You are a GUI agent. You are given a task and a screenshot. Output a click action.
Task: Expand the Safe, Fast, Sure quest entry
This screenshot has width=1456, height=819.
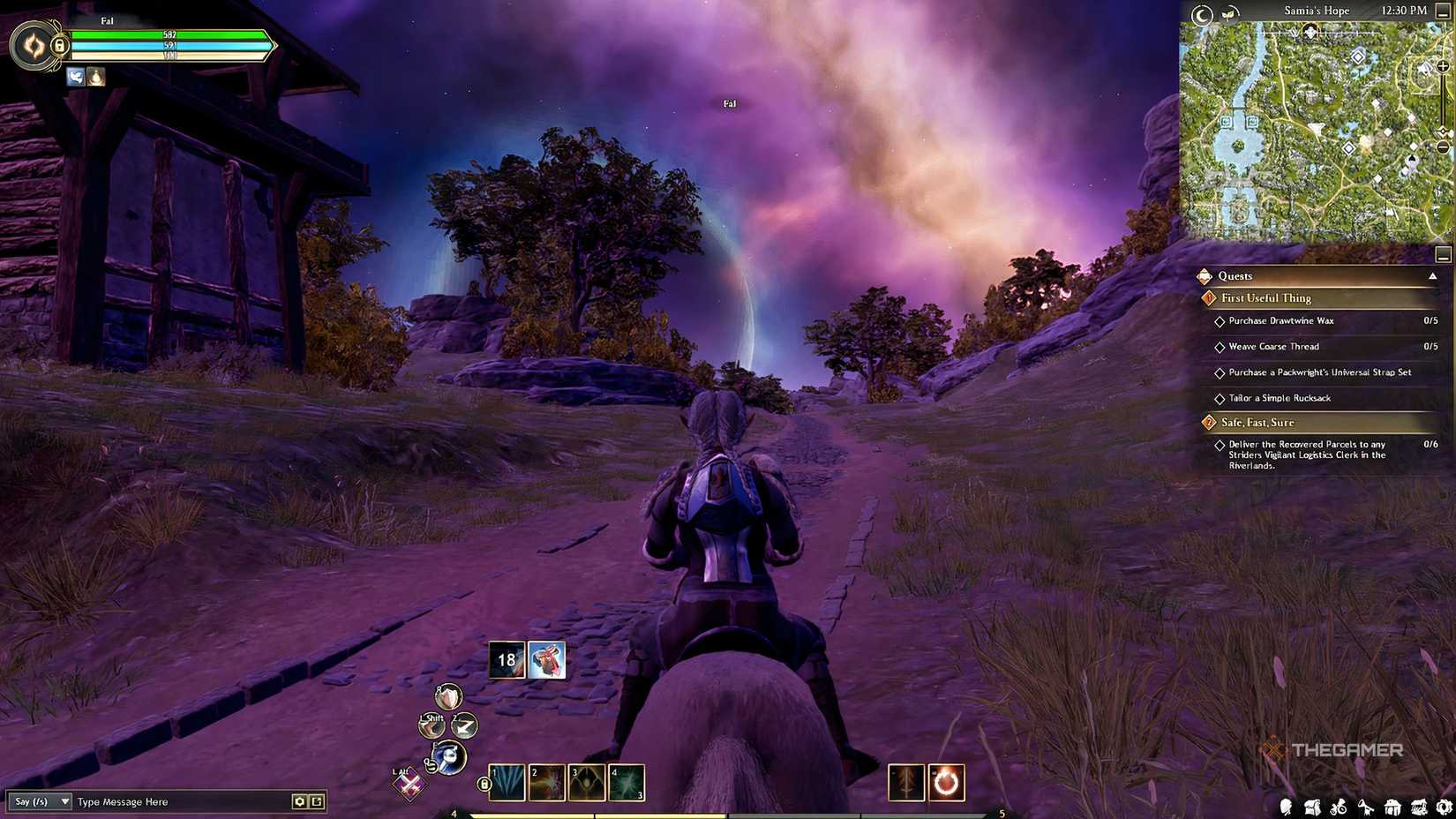click(x=1259, y=422)
